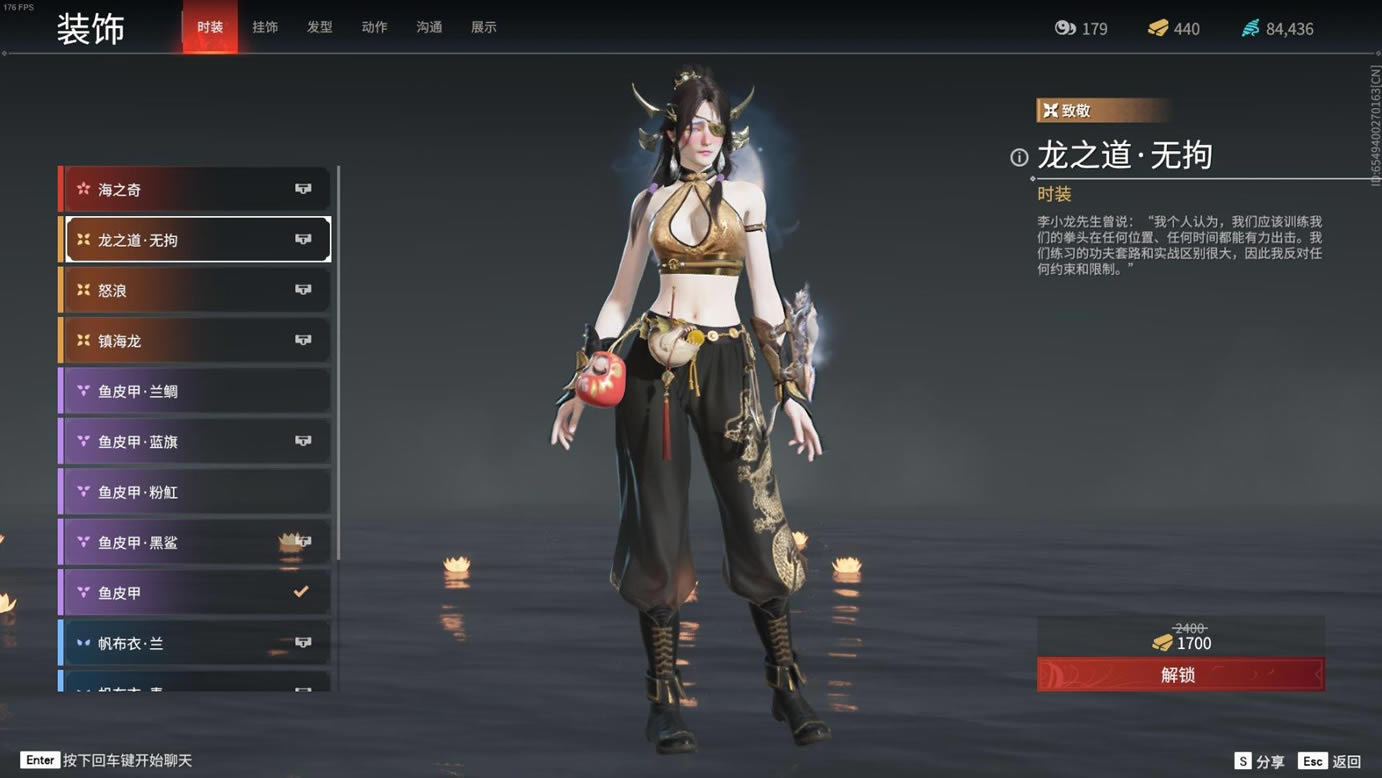Image resolution: width=1382 pixels, height=778 pixels.
Task: Select the 鱼皮甲·粉虹 outfit
Action: 197,492
